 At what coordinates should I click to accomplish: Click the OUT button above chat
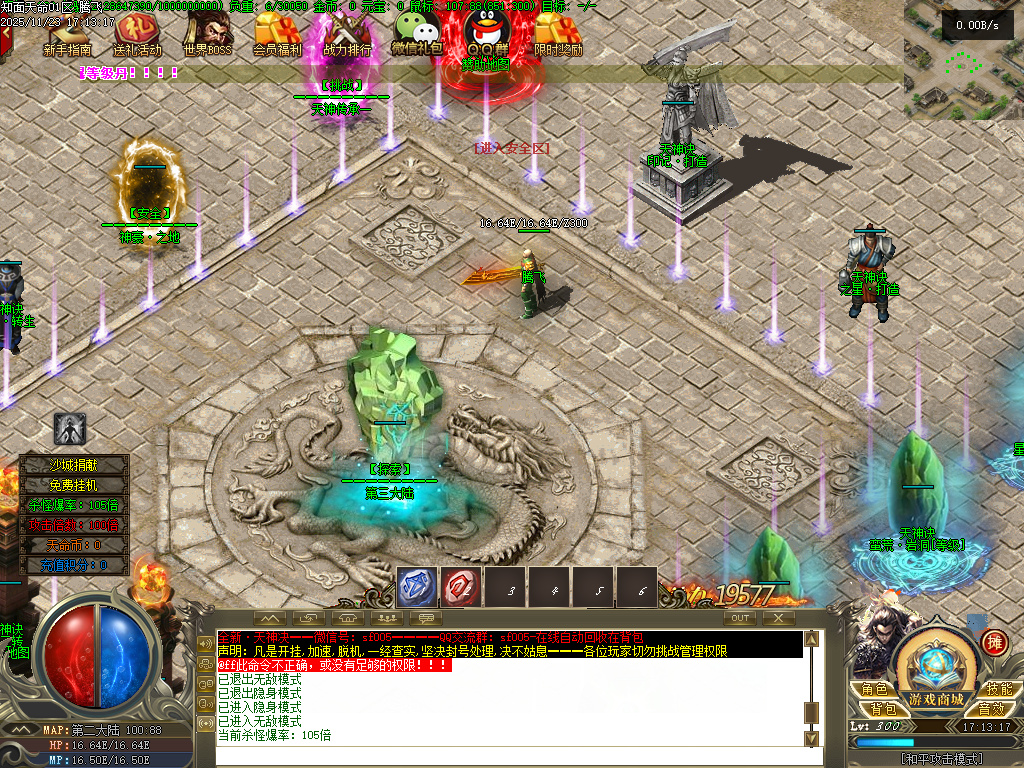pos(740,618)
